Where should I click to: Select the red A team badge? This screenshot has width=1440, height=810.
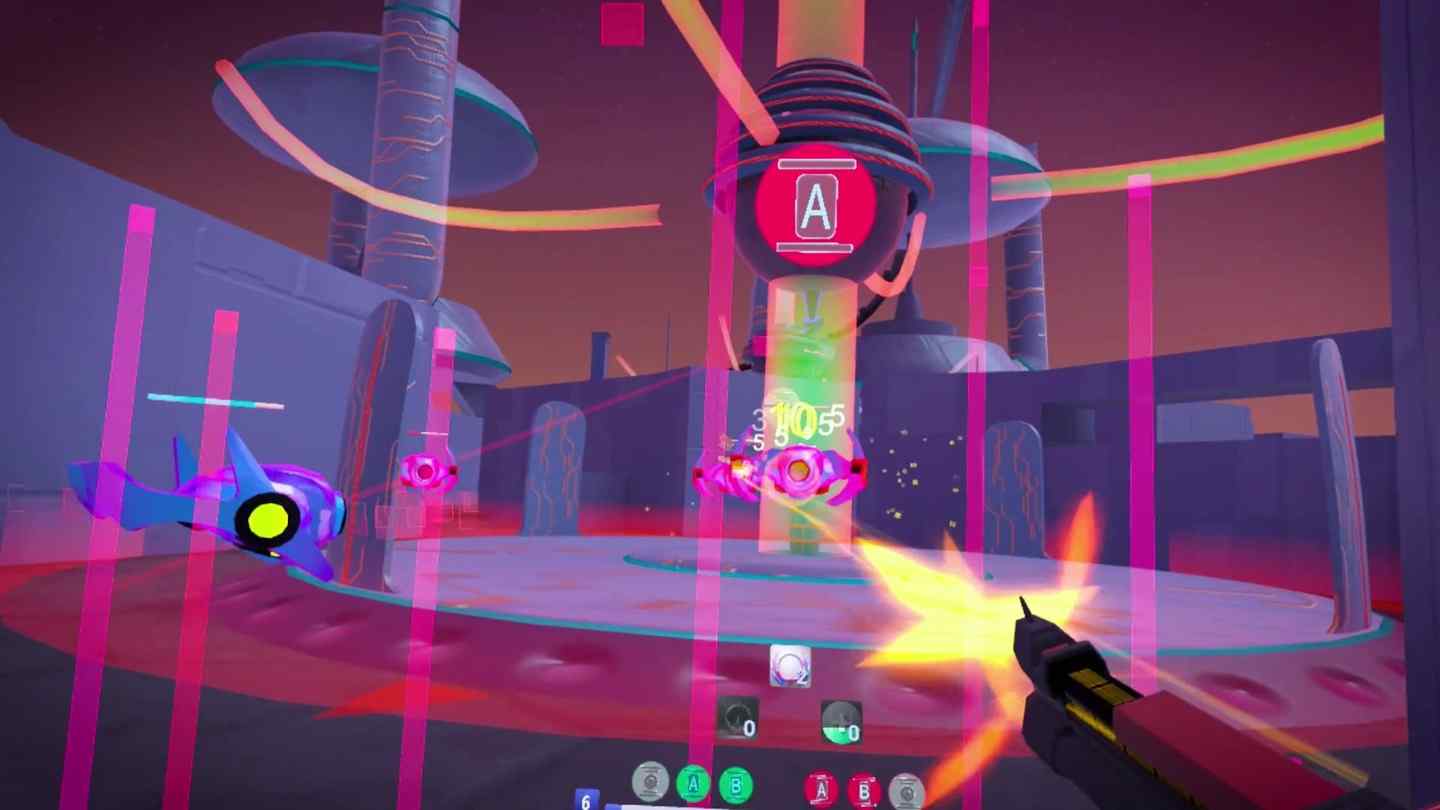point(821,789)
